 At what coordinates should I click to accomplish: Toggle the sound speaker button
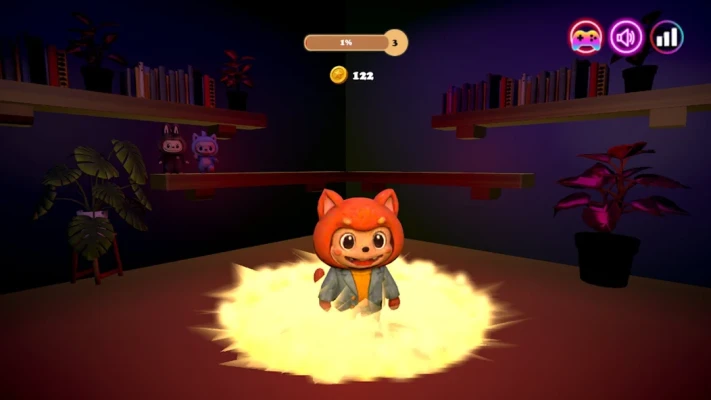627,37
